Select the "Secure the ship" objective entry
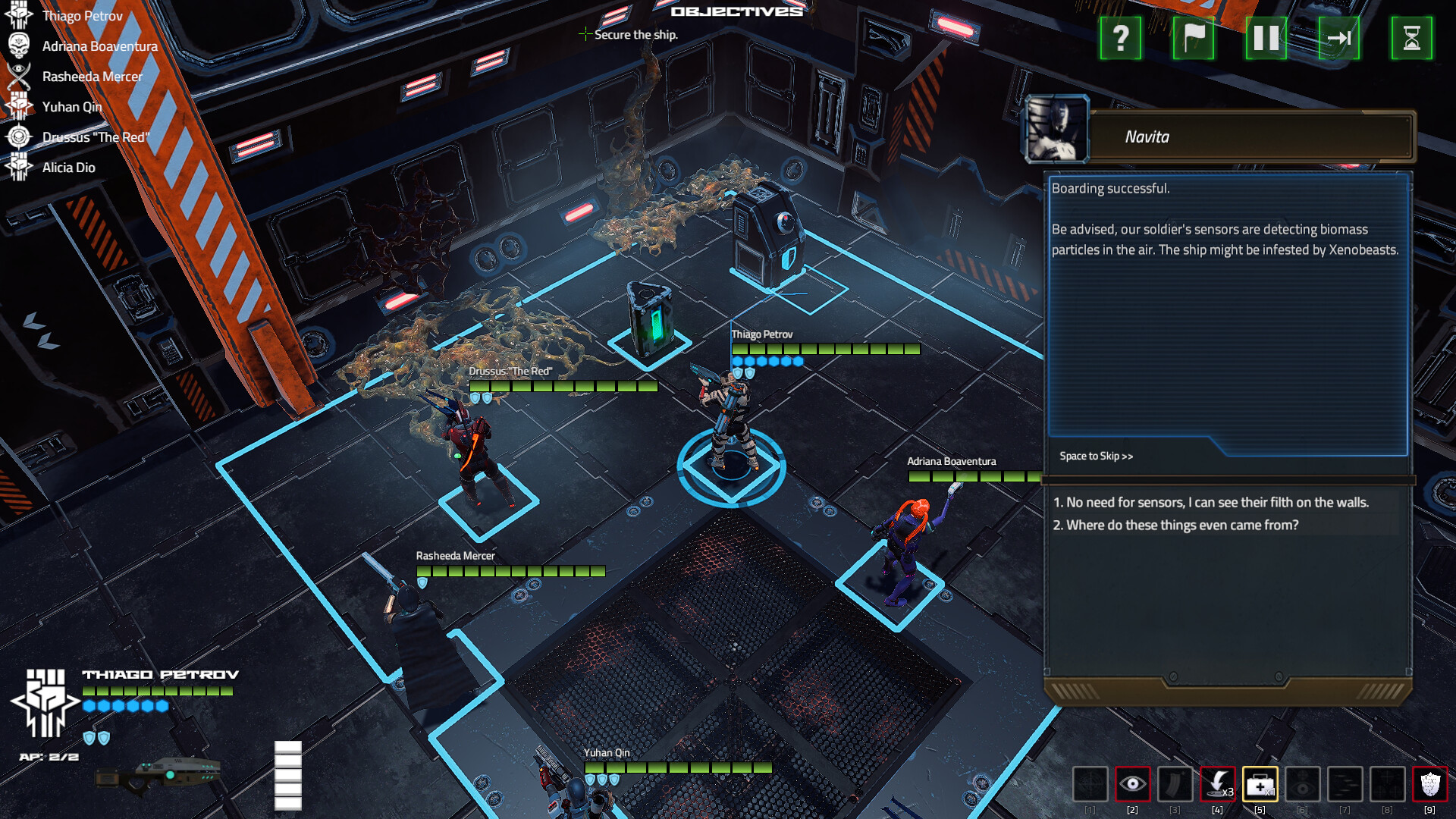 tap(635, 35)
